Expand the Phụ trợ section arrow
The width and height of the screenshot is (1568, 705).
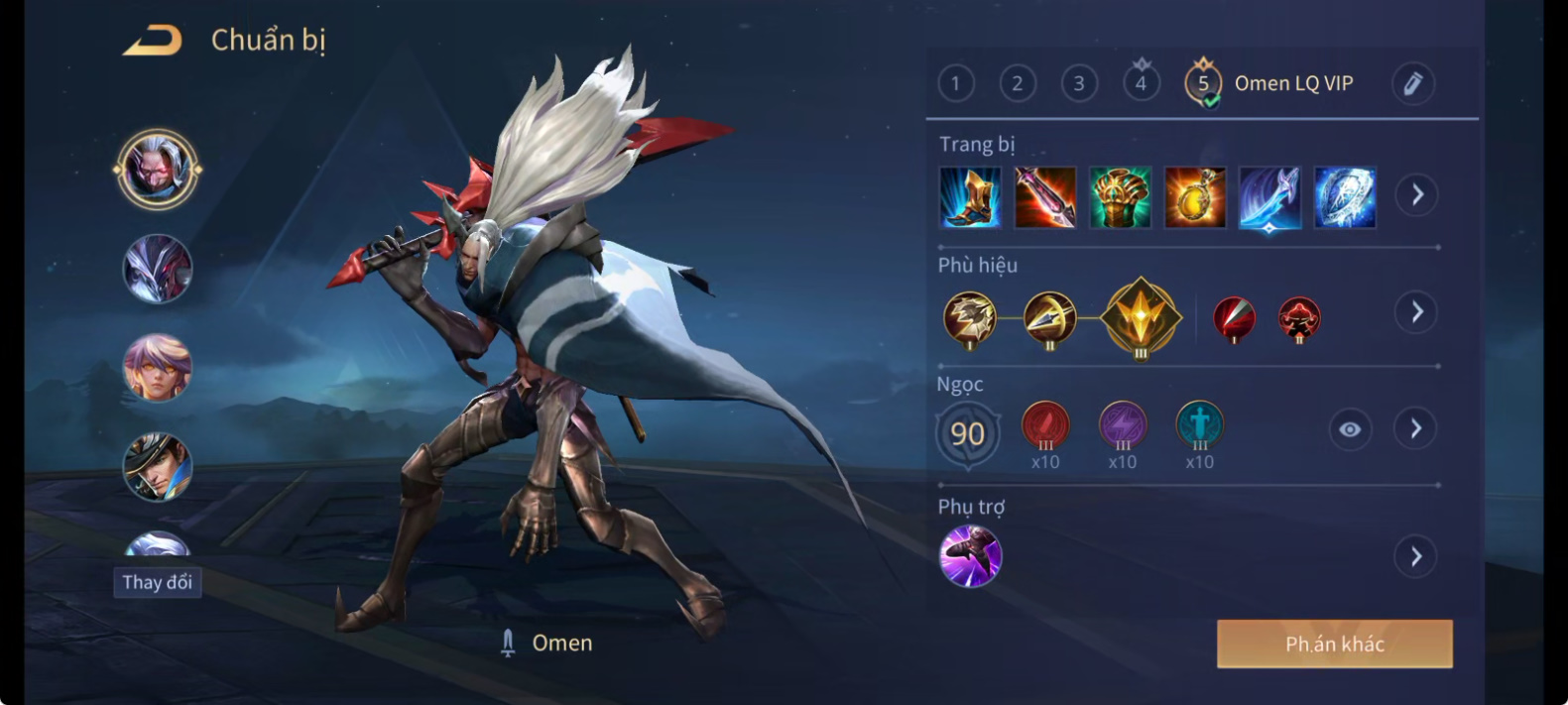pos(1416,557)
